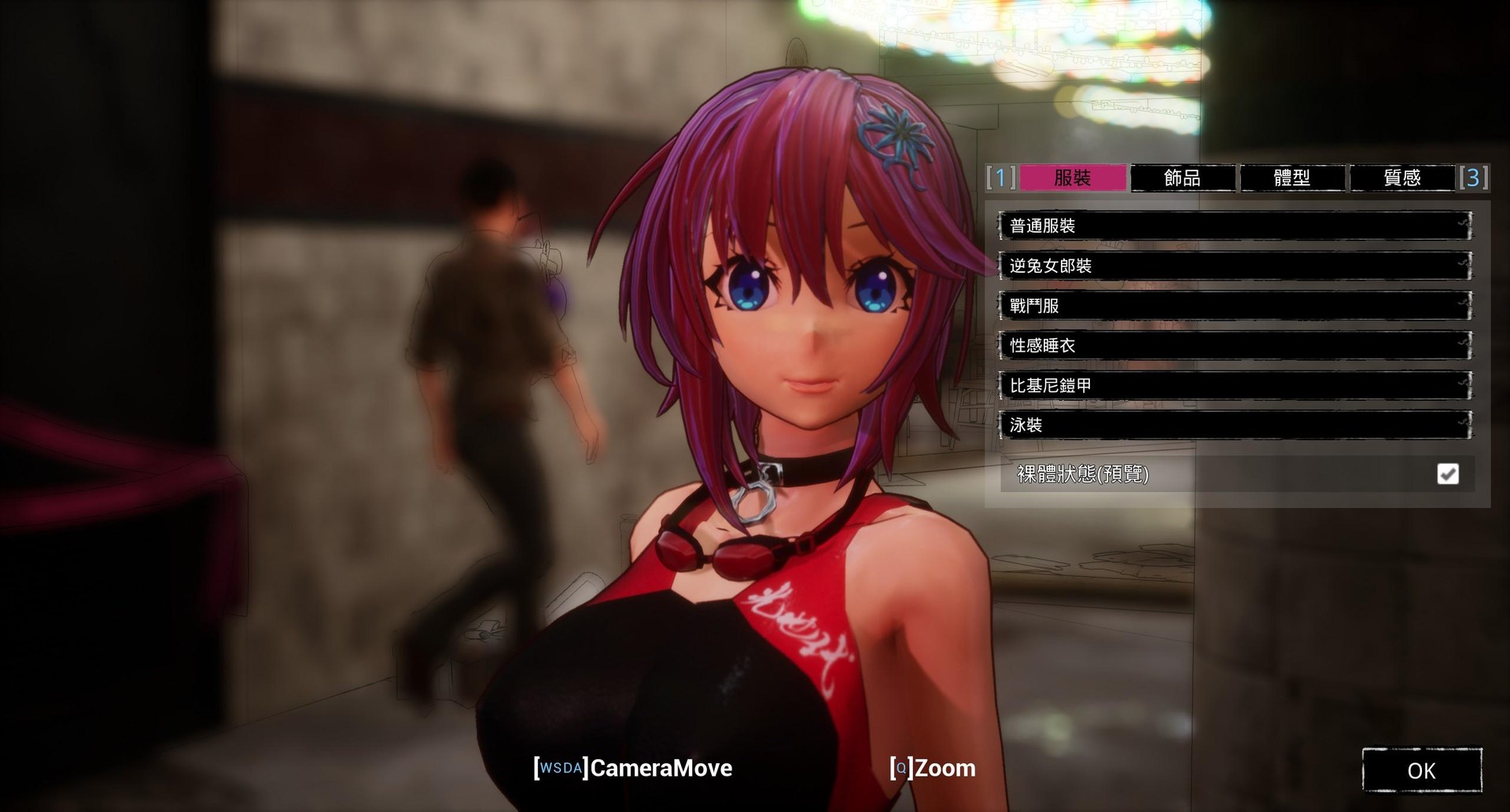The height and width of the screenshot is (812, 1510).
Task: Click the [3] right page navigation icon
Action: click(1476, 178)
